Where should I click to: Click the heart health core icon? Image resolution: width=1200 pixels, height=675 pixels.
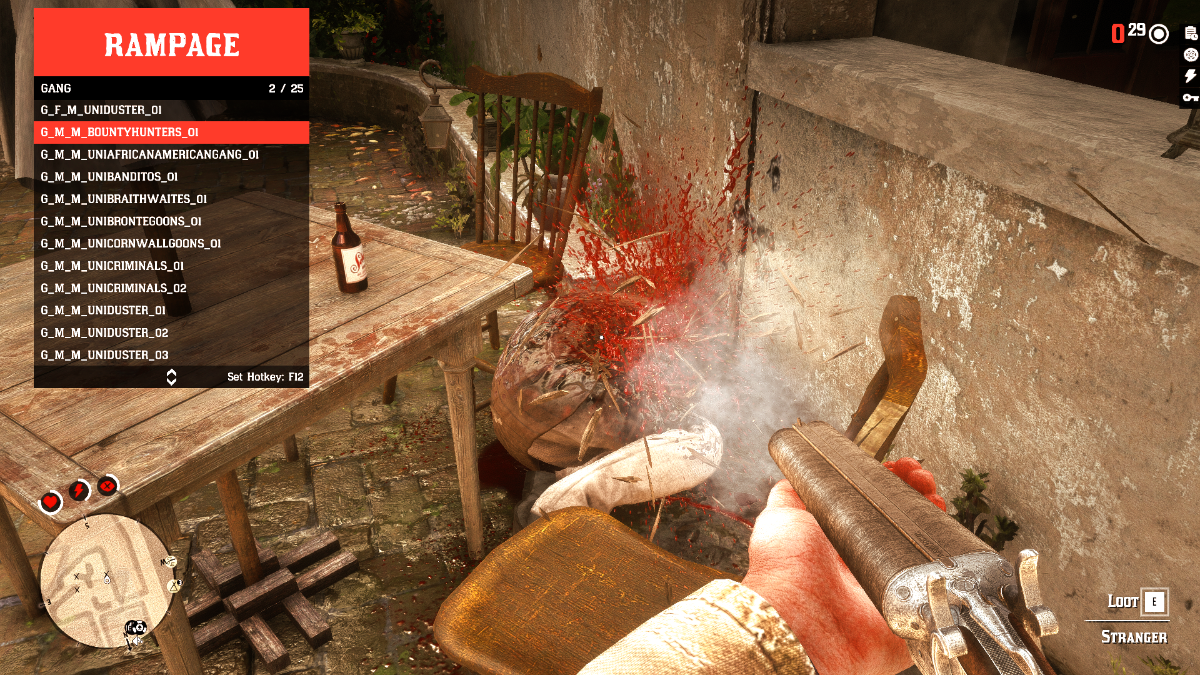click(x=50, y=501)
